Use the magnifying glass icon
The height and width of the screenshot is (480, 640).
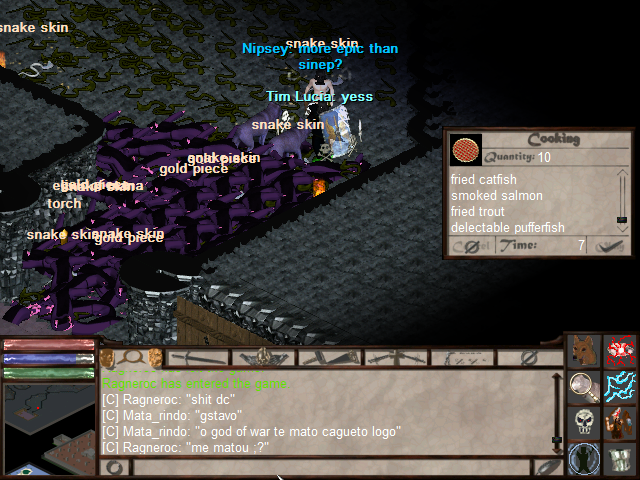[583, 384]
